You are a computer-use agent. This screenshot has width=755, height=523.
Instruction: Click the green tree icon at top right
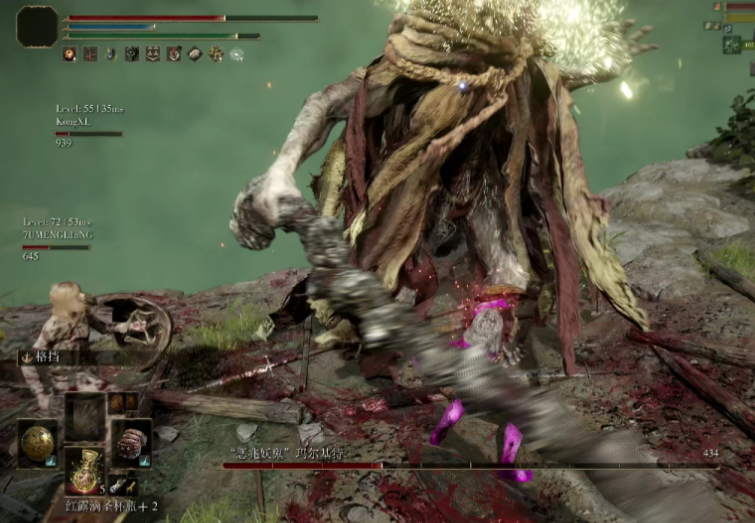[x=732, y=44]
